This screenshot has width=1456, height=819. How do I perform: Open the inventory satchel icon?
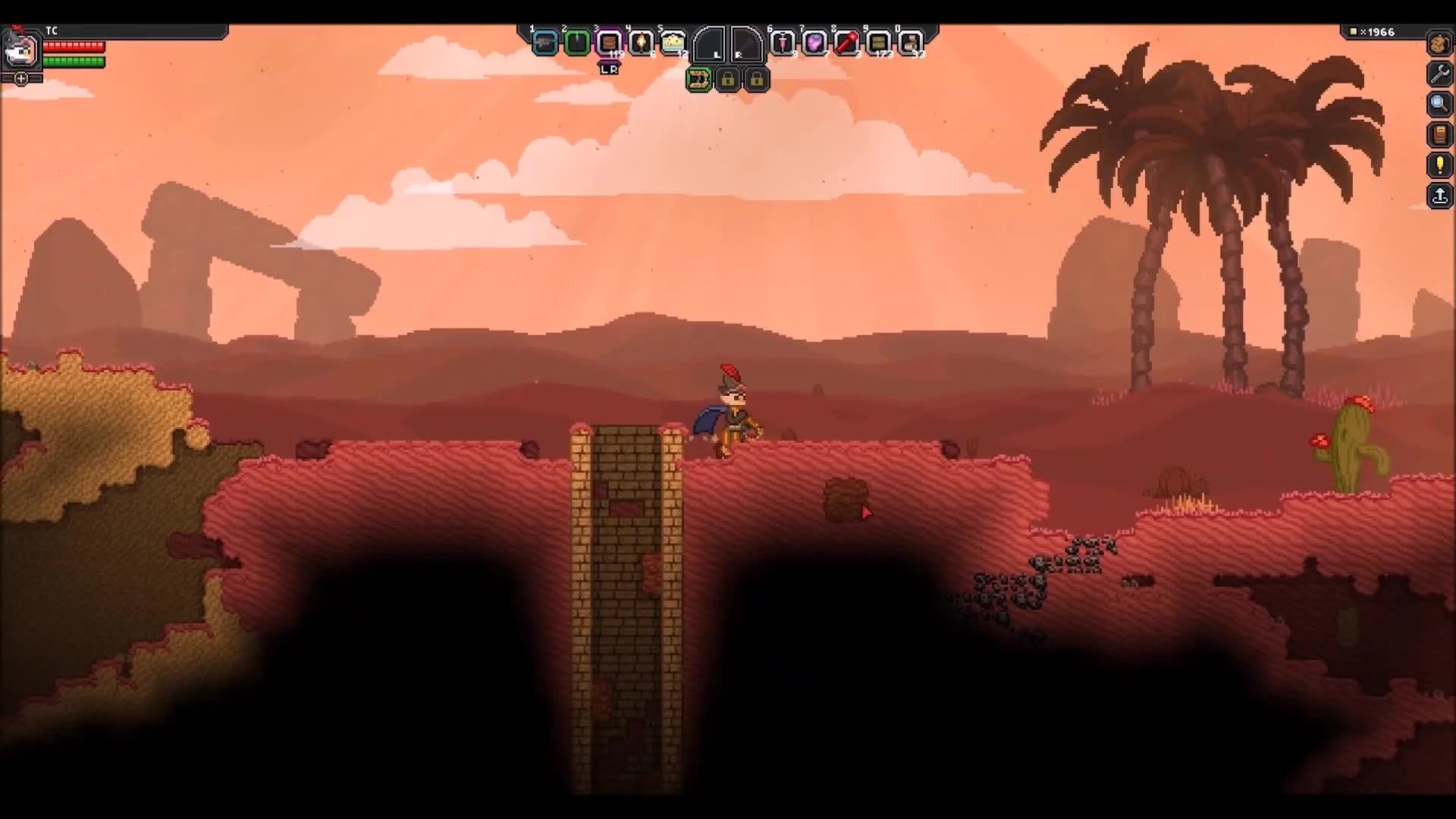pyautogui.click(x=1439, y=45)
